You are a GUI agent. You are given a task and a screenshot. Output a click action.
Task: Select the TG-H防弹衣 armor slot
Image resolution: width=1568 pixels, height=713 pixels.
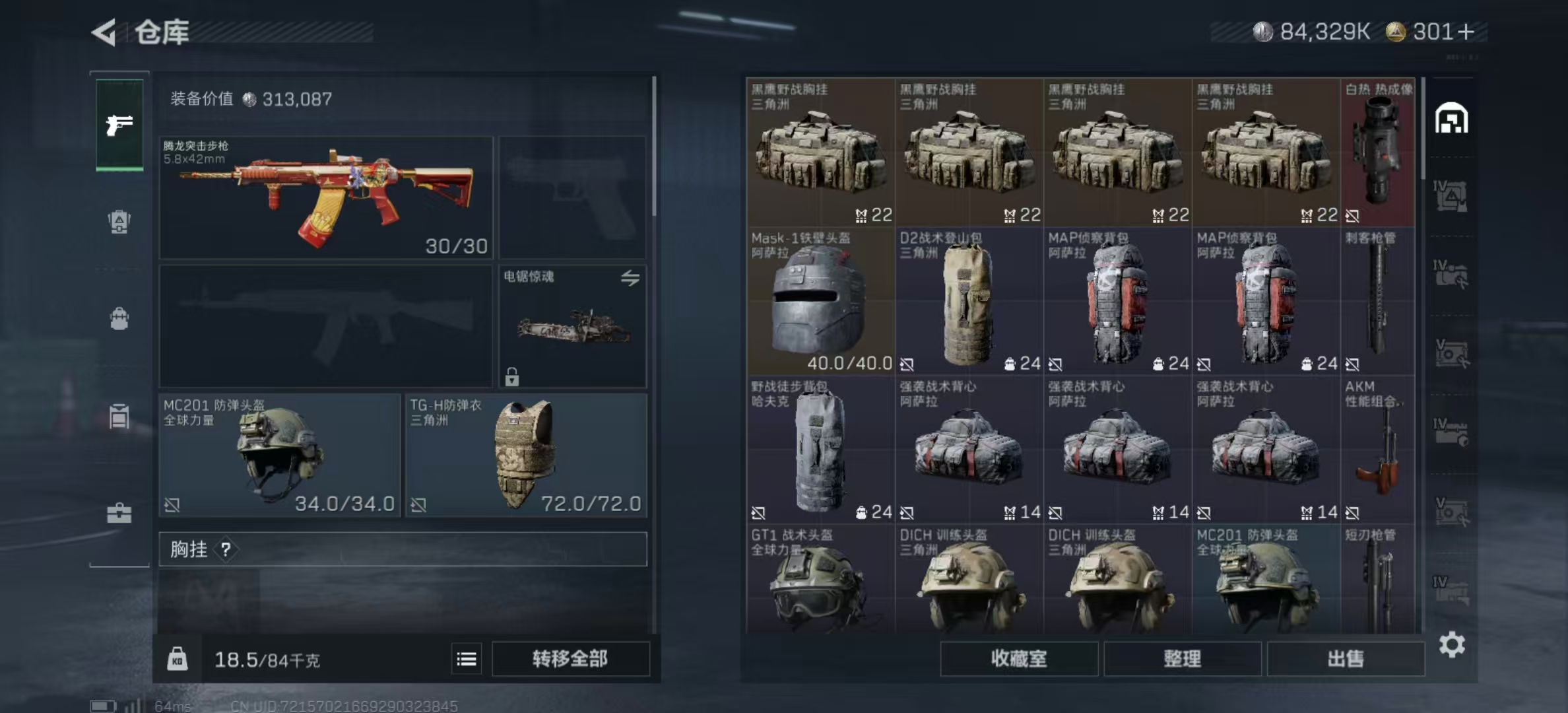coord(525,455)
